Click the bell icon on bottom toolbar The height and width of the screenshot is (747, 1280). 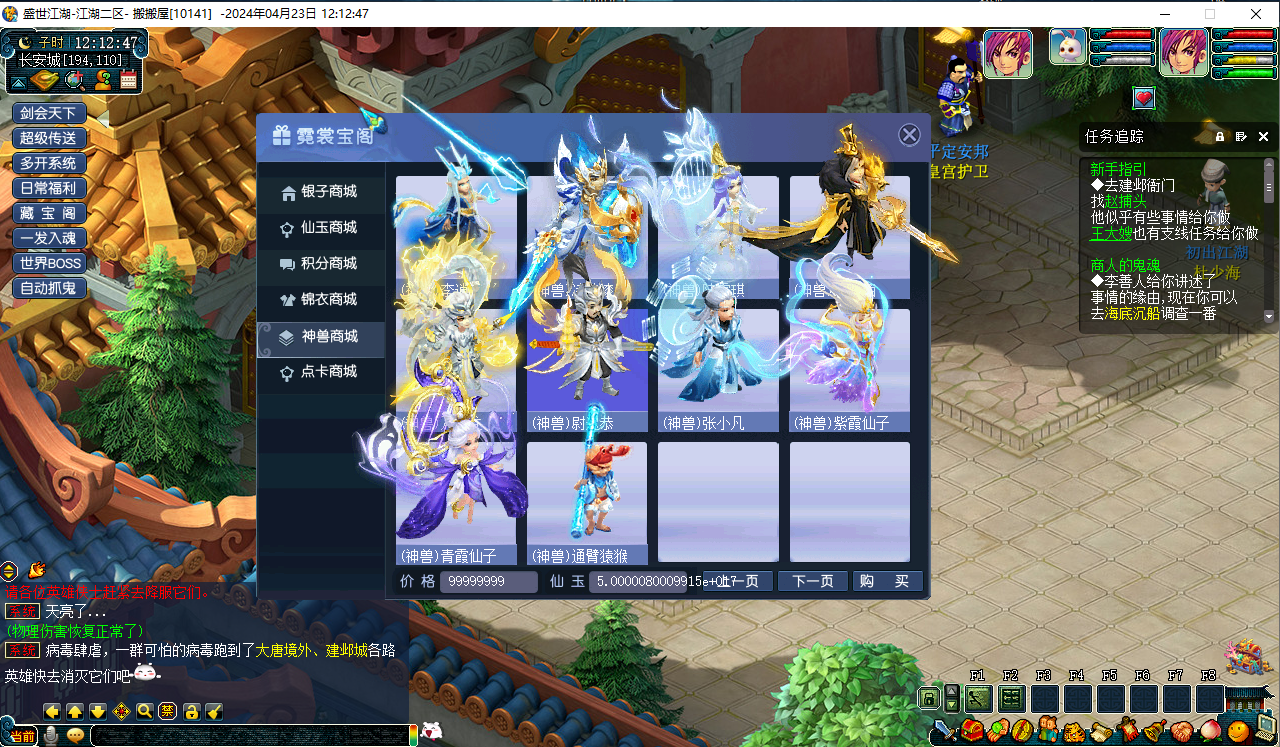coord(1153,730)
